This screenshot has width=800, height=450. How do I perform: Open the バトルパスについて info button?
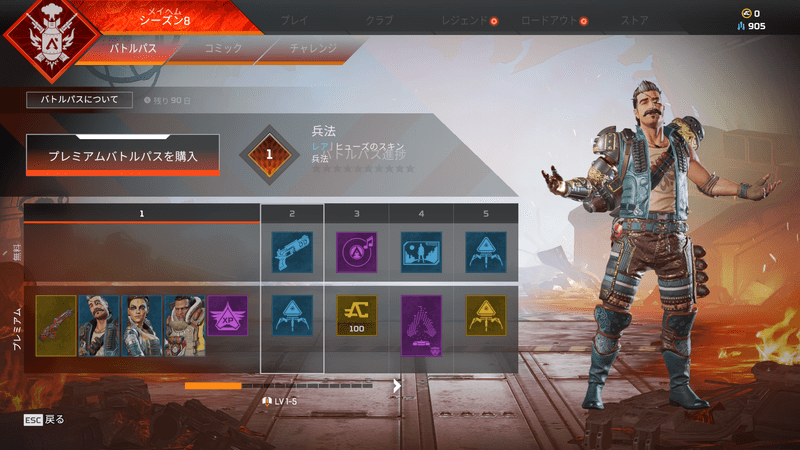[x=79, y=100]
